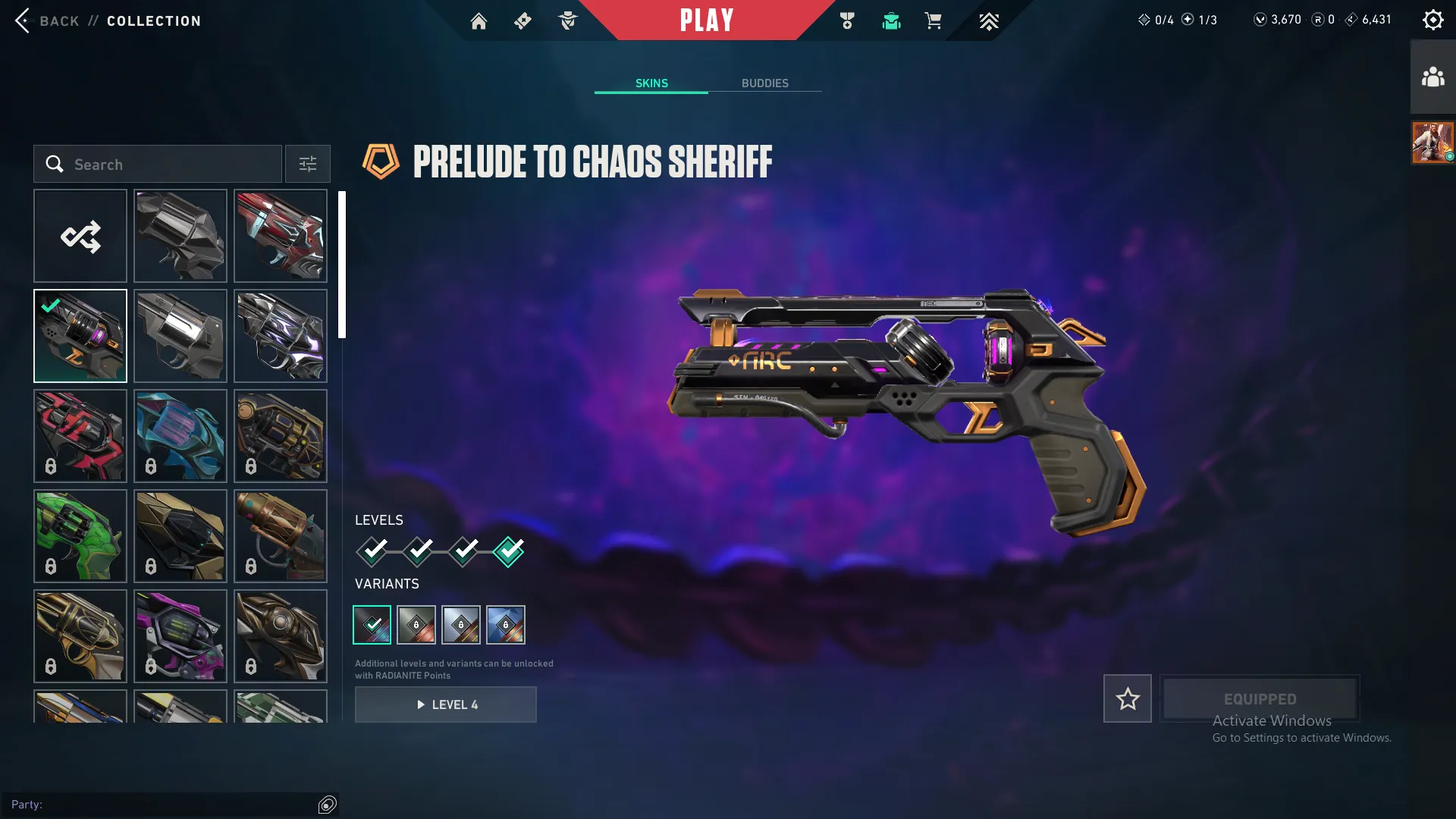Select the first unlocked variant checkmark
The image size is (1456, 819).
tap(372, 624)
